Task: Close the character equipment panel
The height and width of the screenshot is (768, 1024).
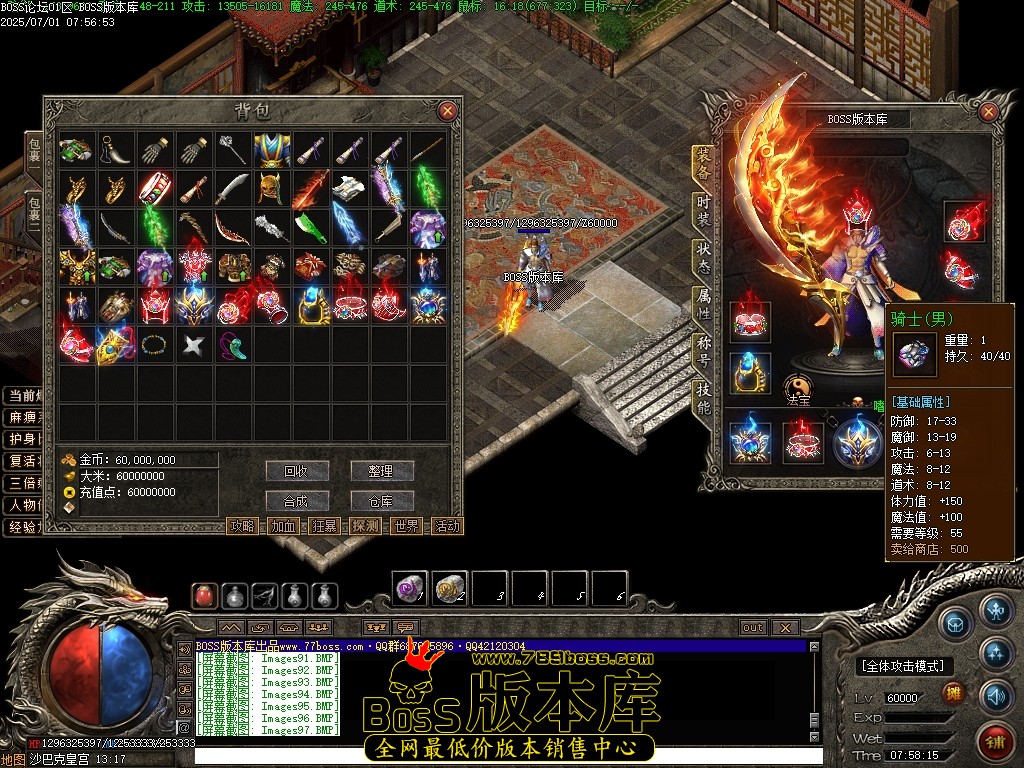Action: [988, 110]
